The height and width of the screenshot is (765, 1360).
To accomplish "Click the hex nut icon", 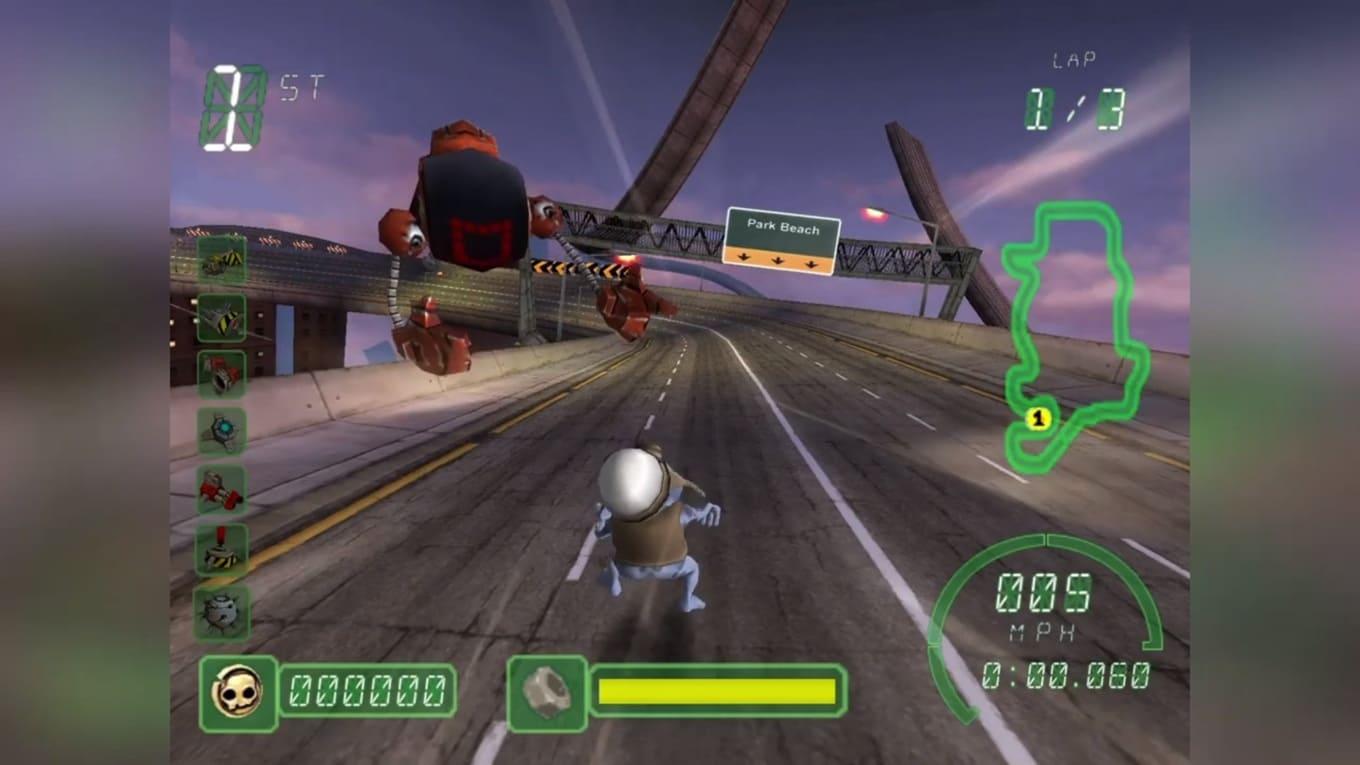I will coord(547,692).
